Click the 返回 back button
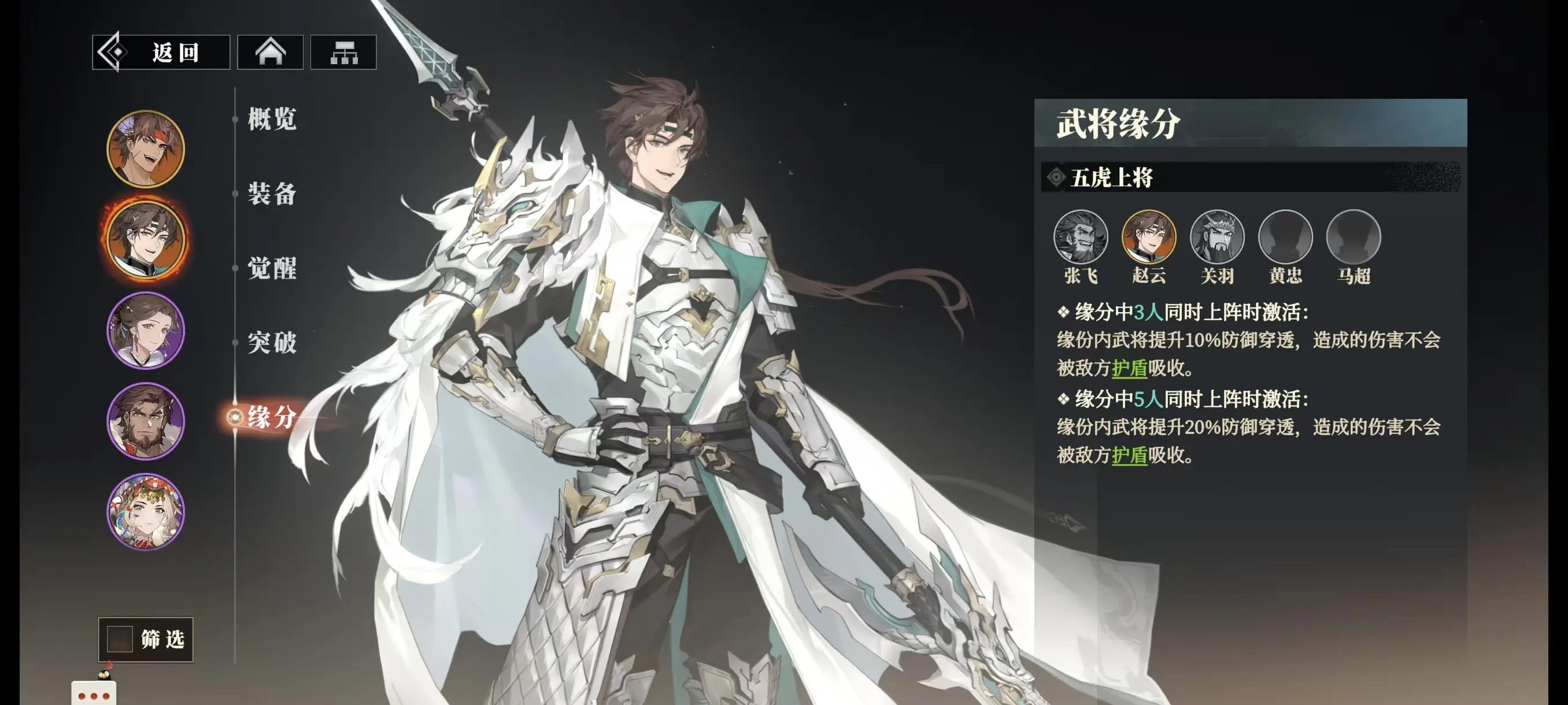Screen dimensions: 1568x705 (x=161, y=53)
